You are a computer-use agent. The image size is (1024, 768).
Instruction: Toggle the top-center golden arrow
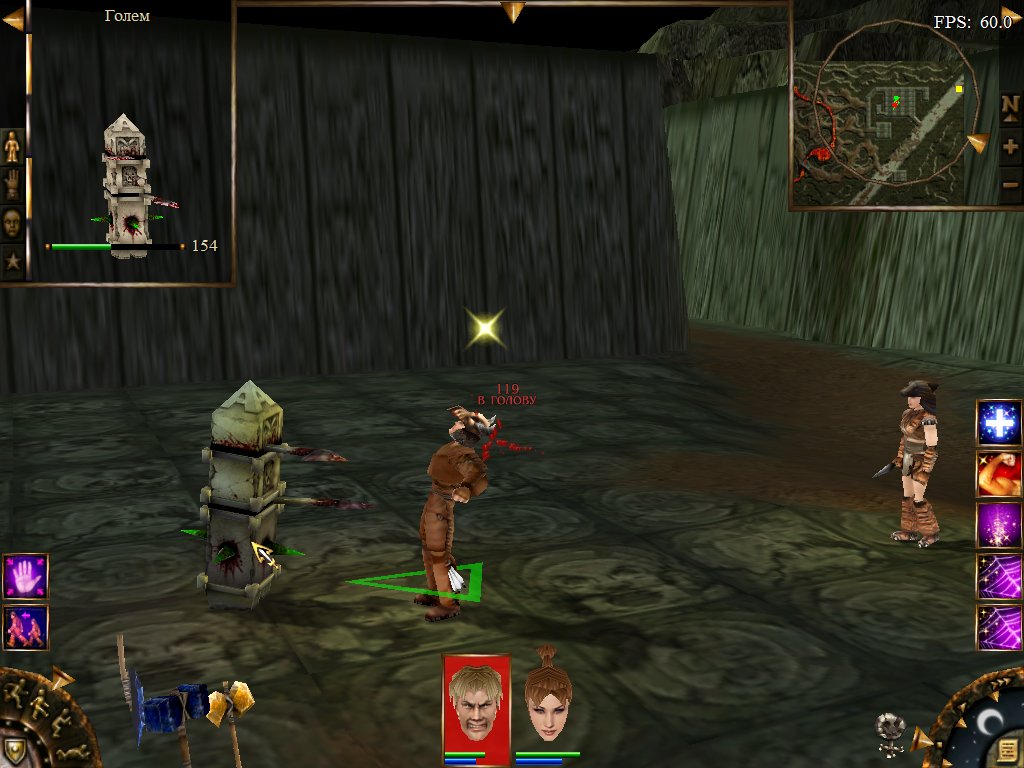(x=513, y=11)
